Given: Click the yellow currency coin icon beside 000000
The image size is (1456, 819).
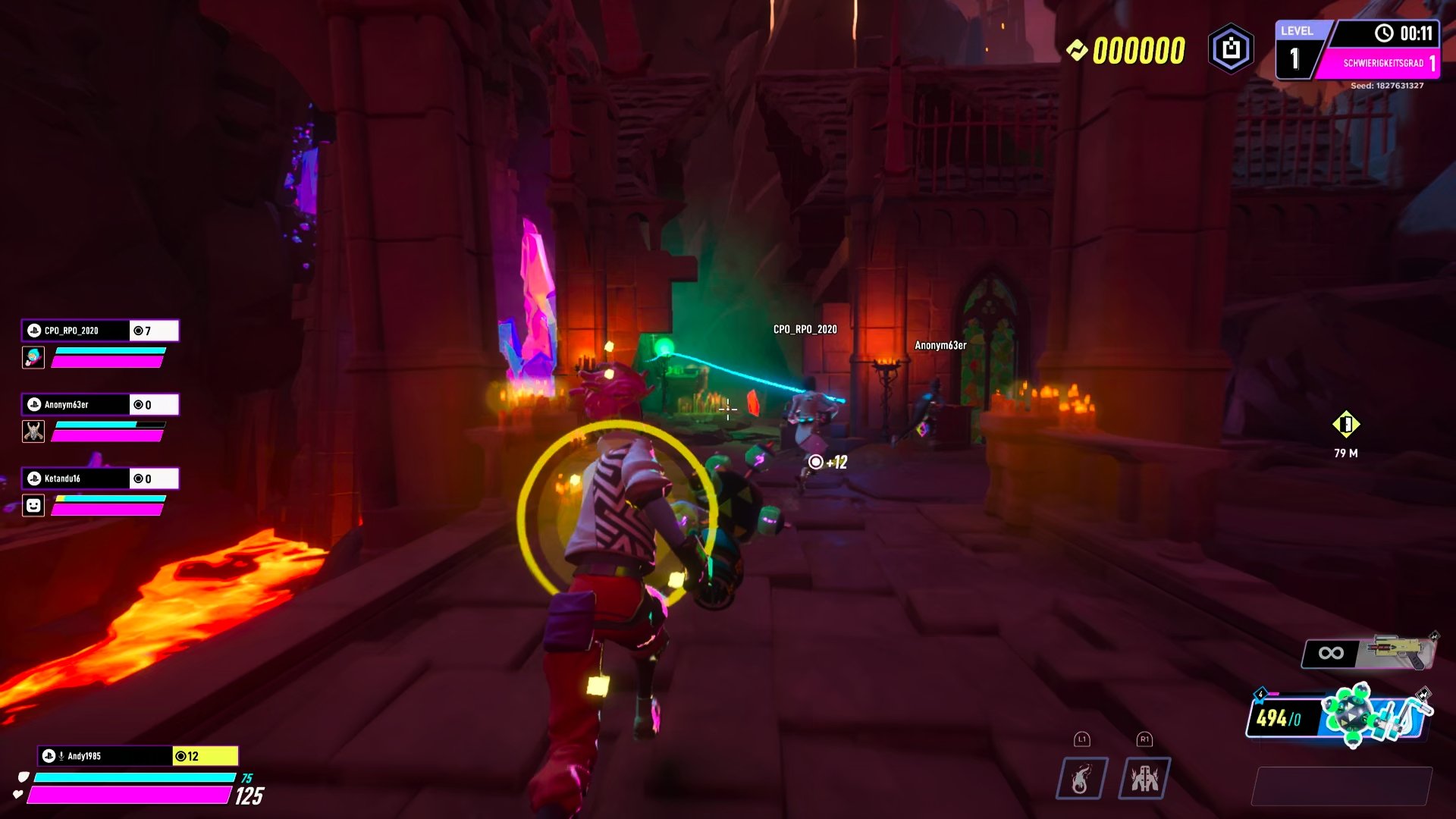Looking at the screenshot, I should 1078,48.
